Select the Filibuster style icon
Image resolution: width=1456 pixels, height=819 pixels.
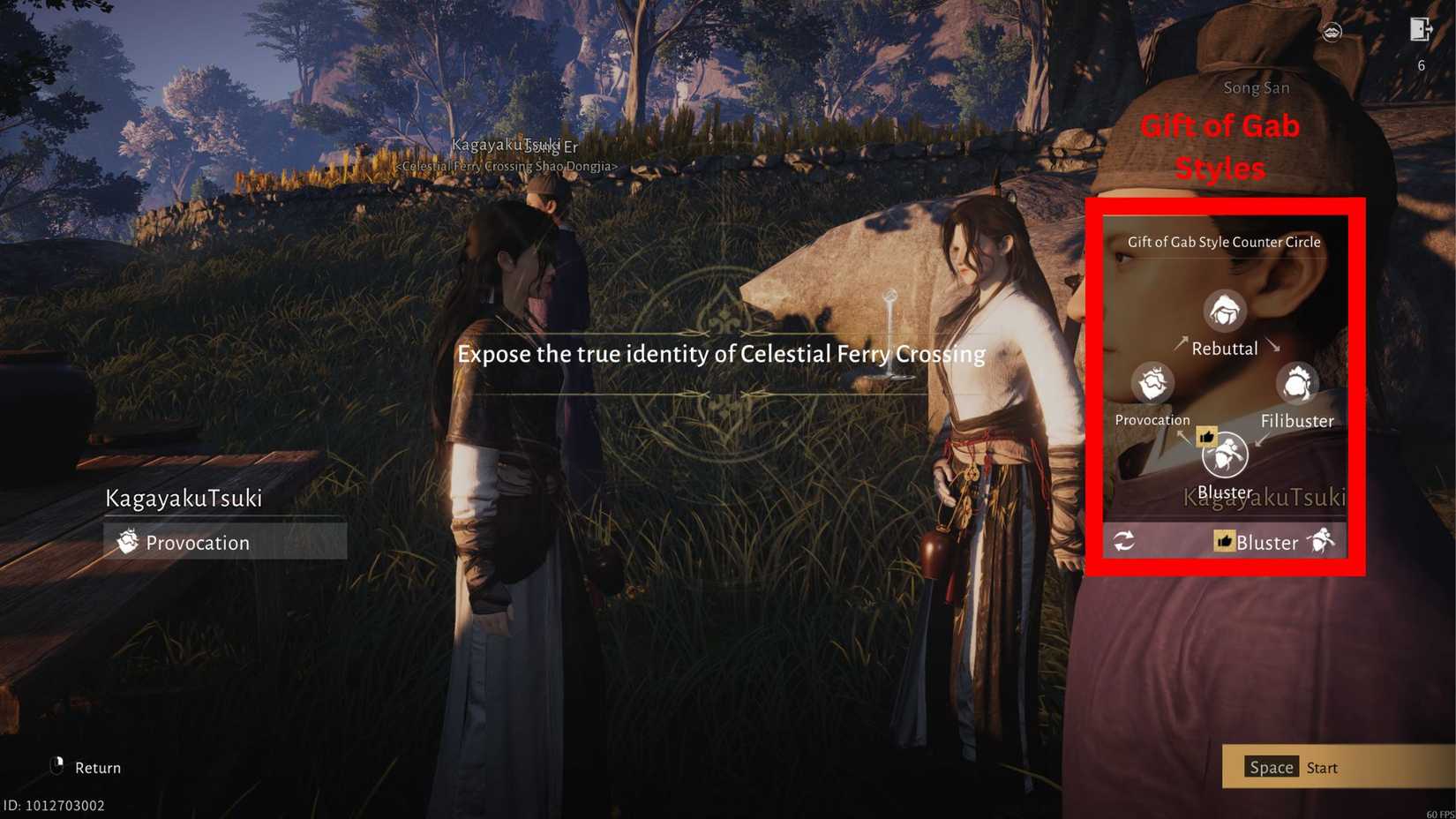click(1295, 384)
